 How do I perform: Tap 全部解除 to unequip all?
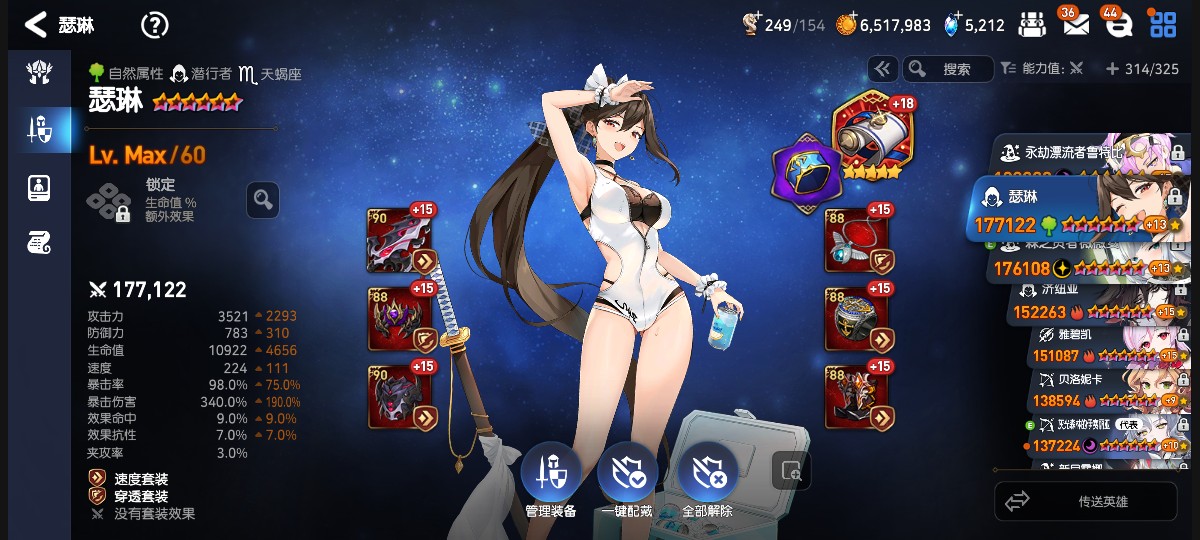click(x=707, y=477)
